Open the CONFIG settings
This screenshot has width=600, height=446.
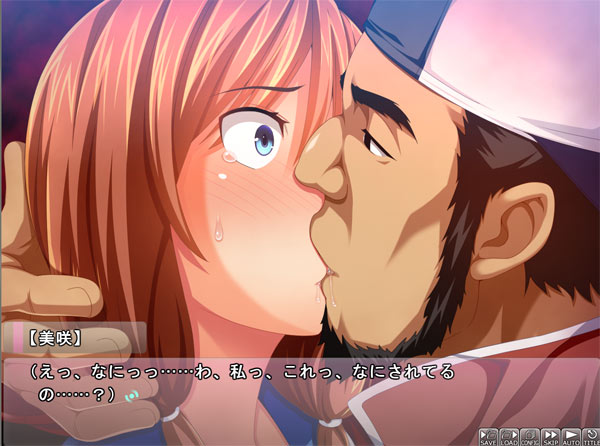pyautogui.click(x=529, y=436)
